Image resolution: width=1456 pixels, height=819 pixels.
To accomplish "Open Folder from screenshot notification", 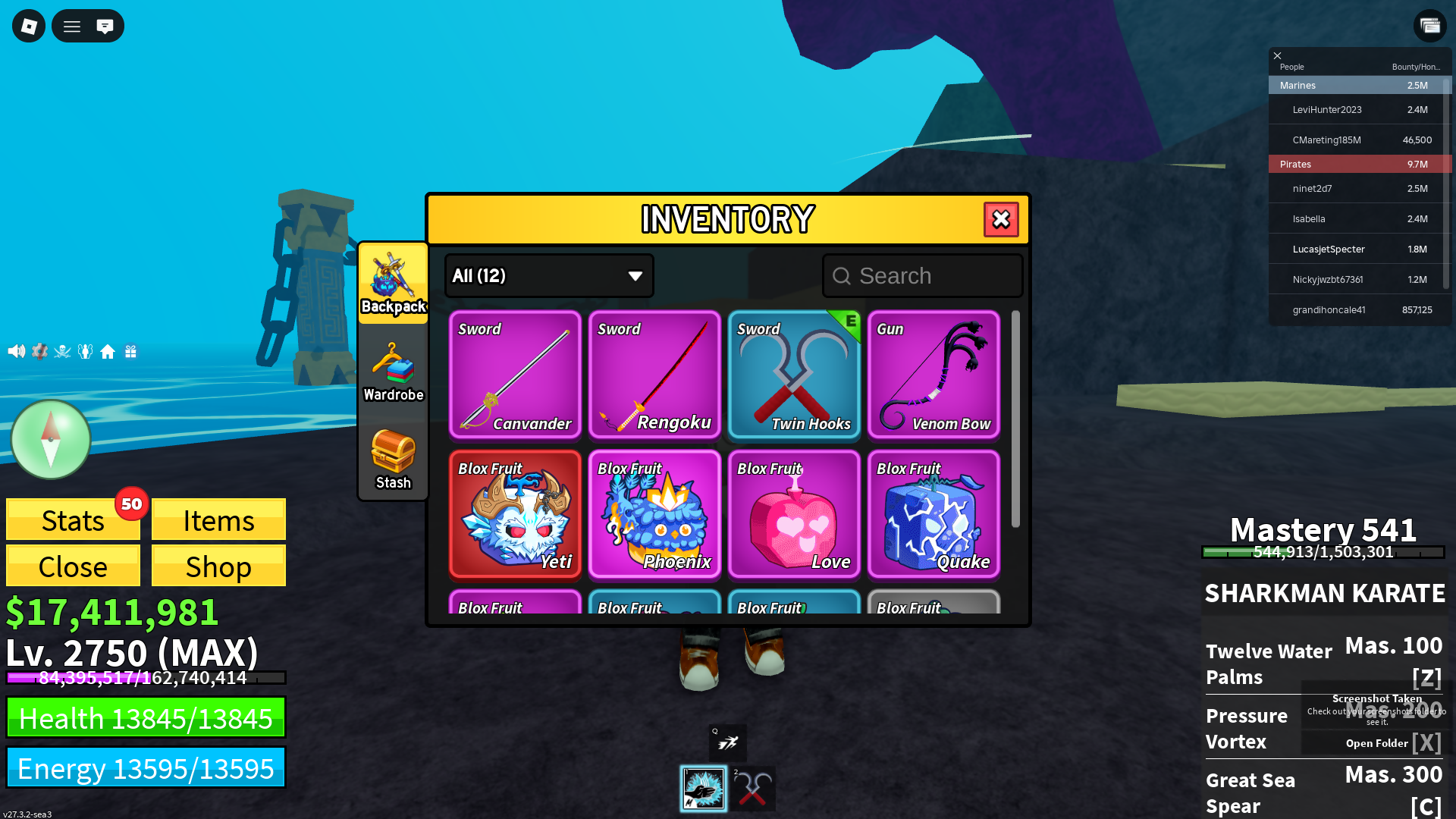I will pos(1376,743).
